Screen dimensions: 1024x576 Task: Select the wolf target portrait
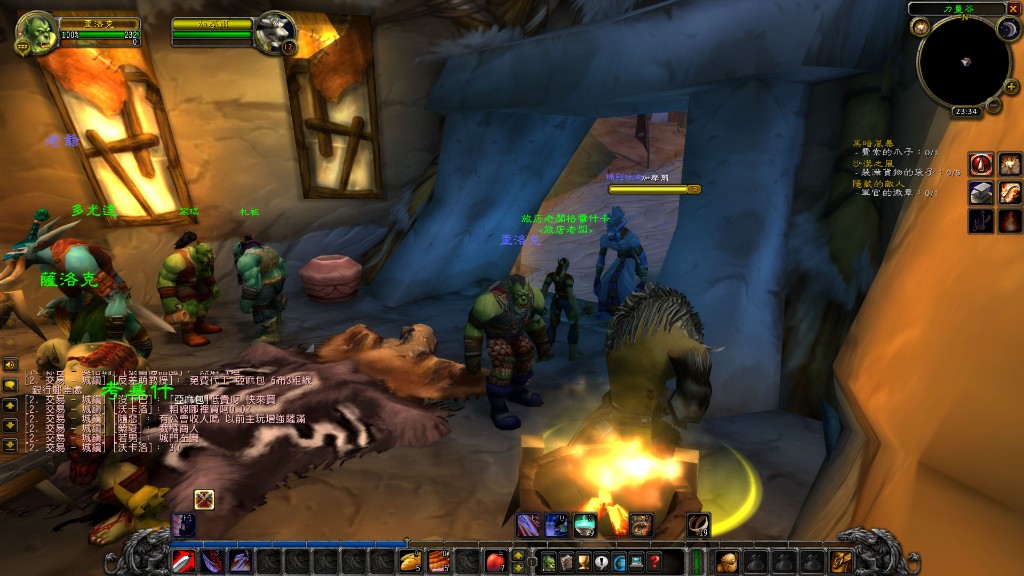(x=275, y=32)
